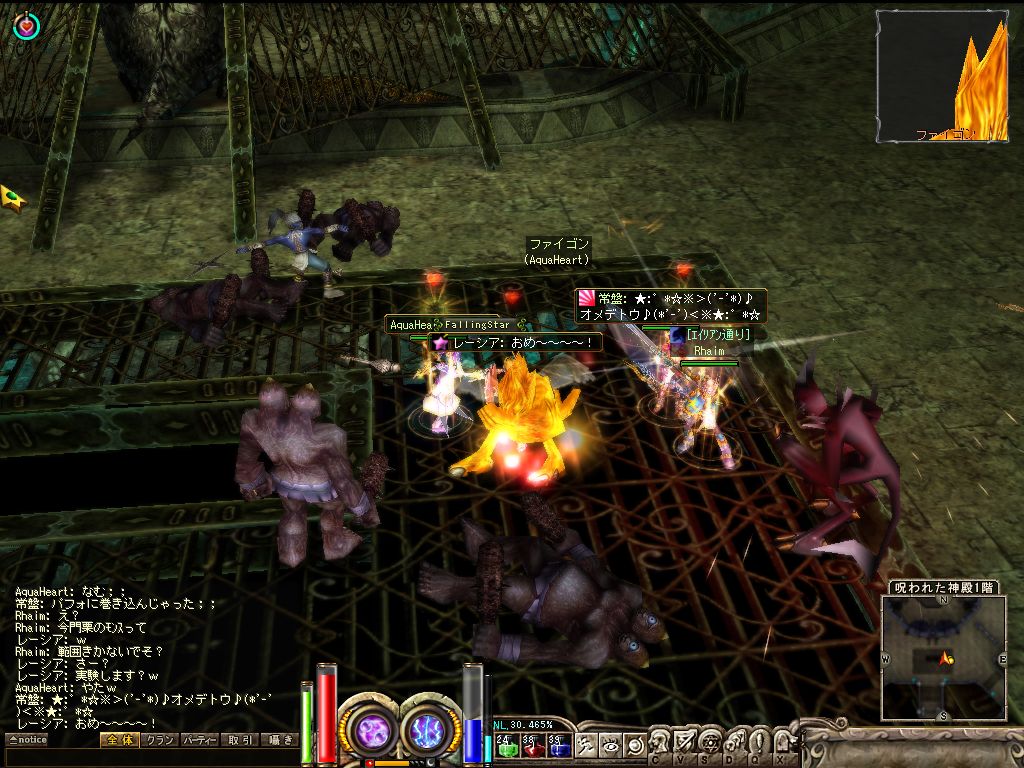Activate the right lightning orb skill
The height and width of the screenshot is (768, 1024).
431,728
